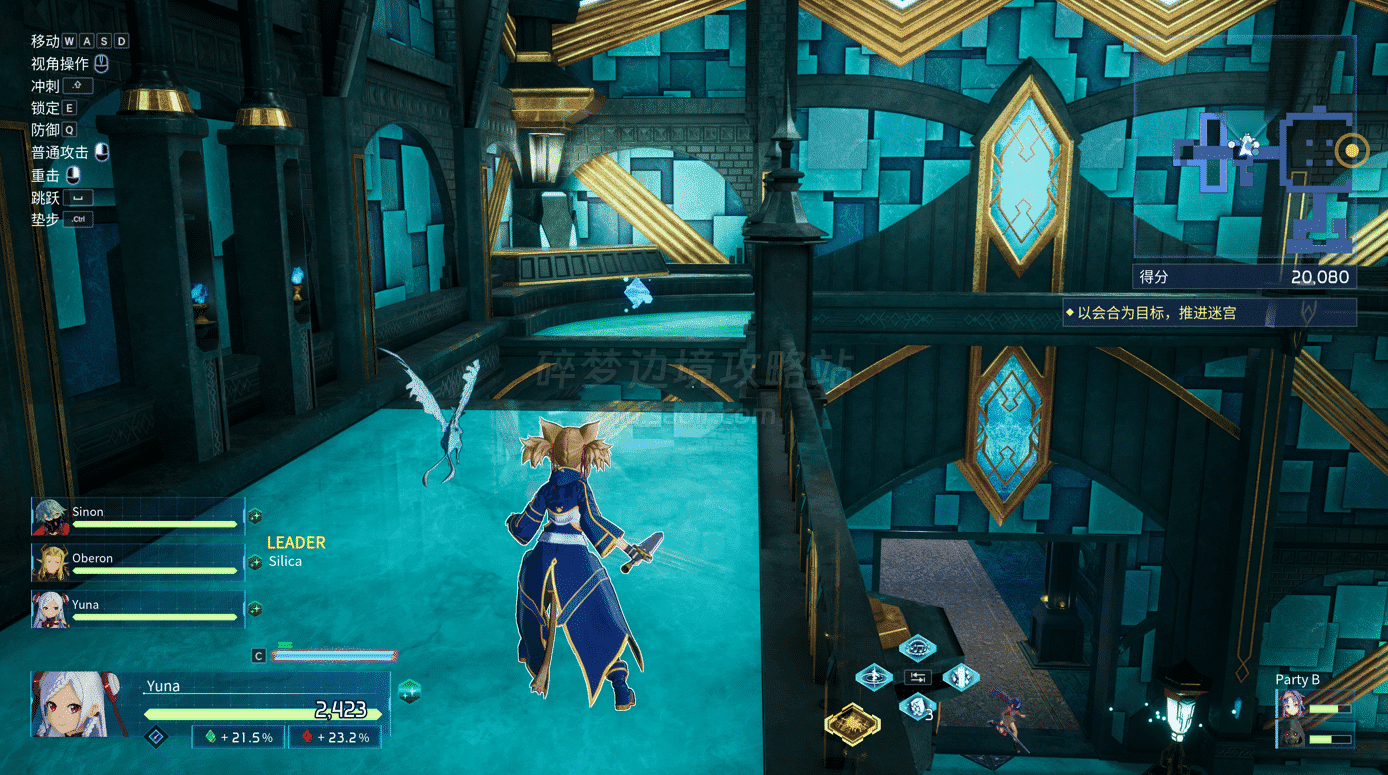Image resolution: width=1388 pixels, height=775 pixels.
Task: Activate the spinning aura skill icon
Action: click(x=873, y=677)
